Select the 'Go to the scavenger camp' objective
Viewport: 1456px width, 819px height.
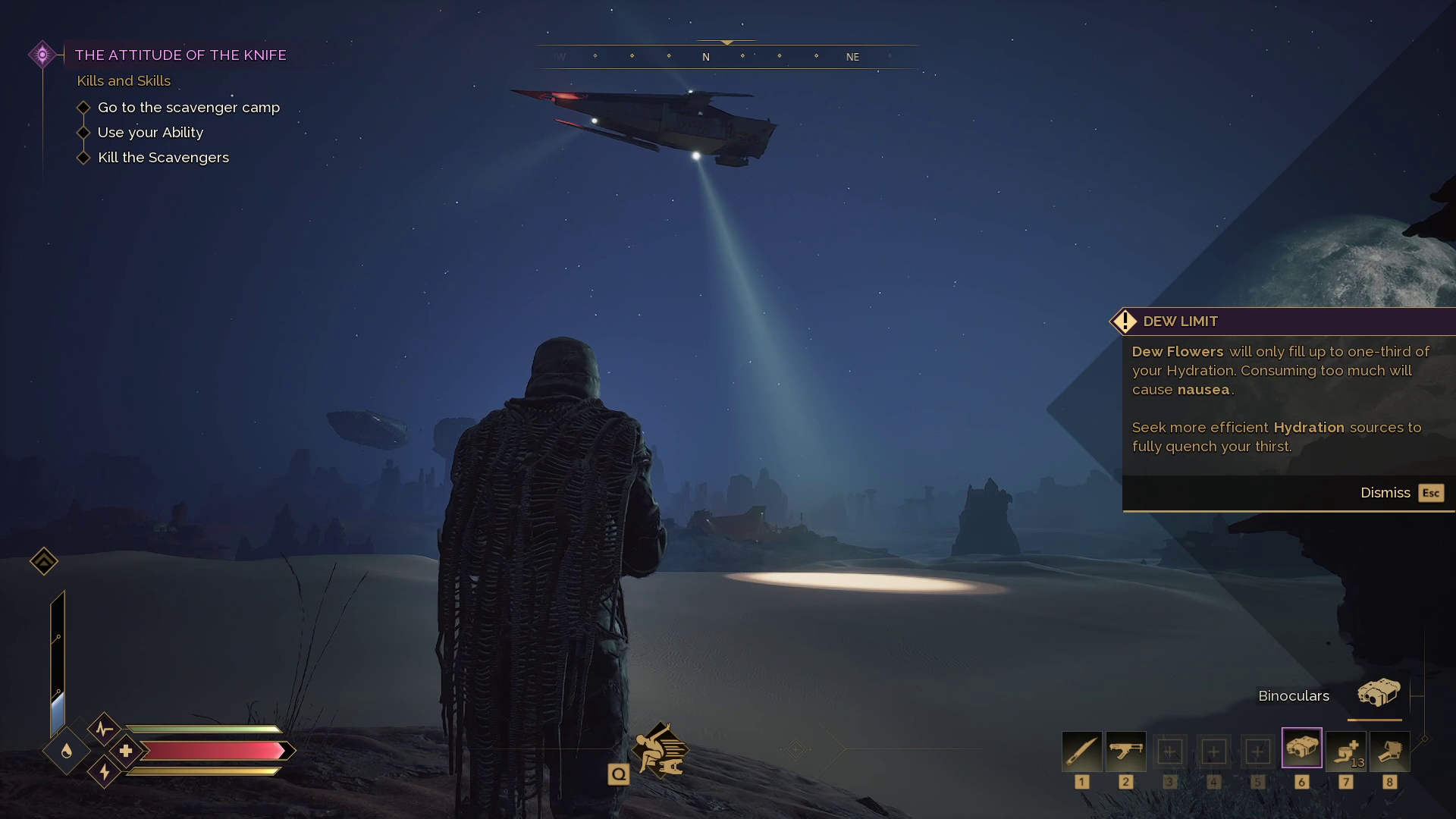tap(188, 108)
